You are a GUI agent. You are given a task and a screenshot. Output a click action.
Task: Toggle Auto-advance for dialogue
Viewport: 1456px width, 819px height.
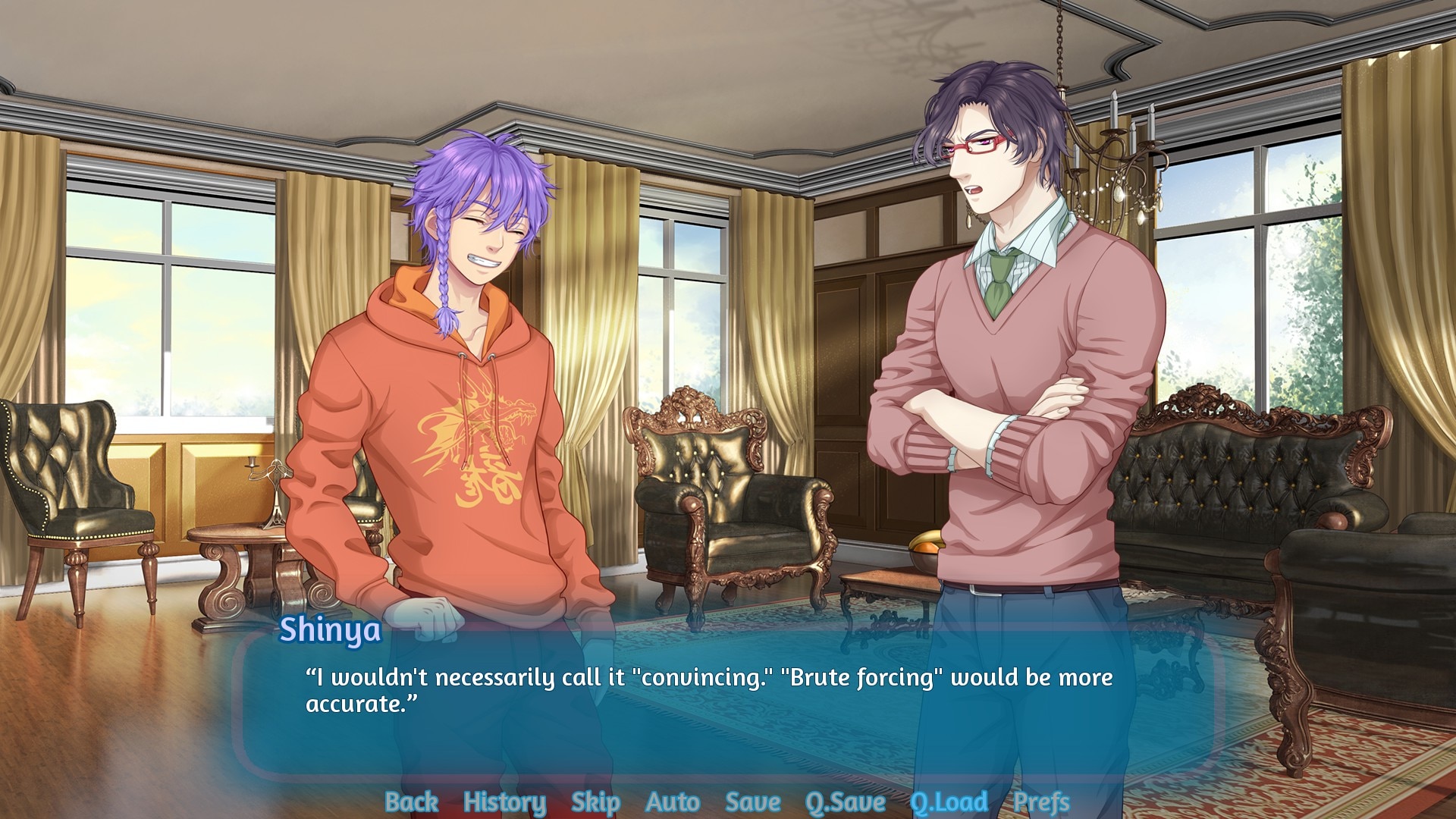(x=673, y=802)
